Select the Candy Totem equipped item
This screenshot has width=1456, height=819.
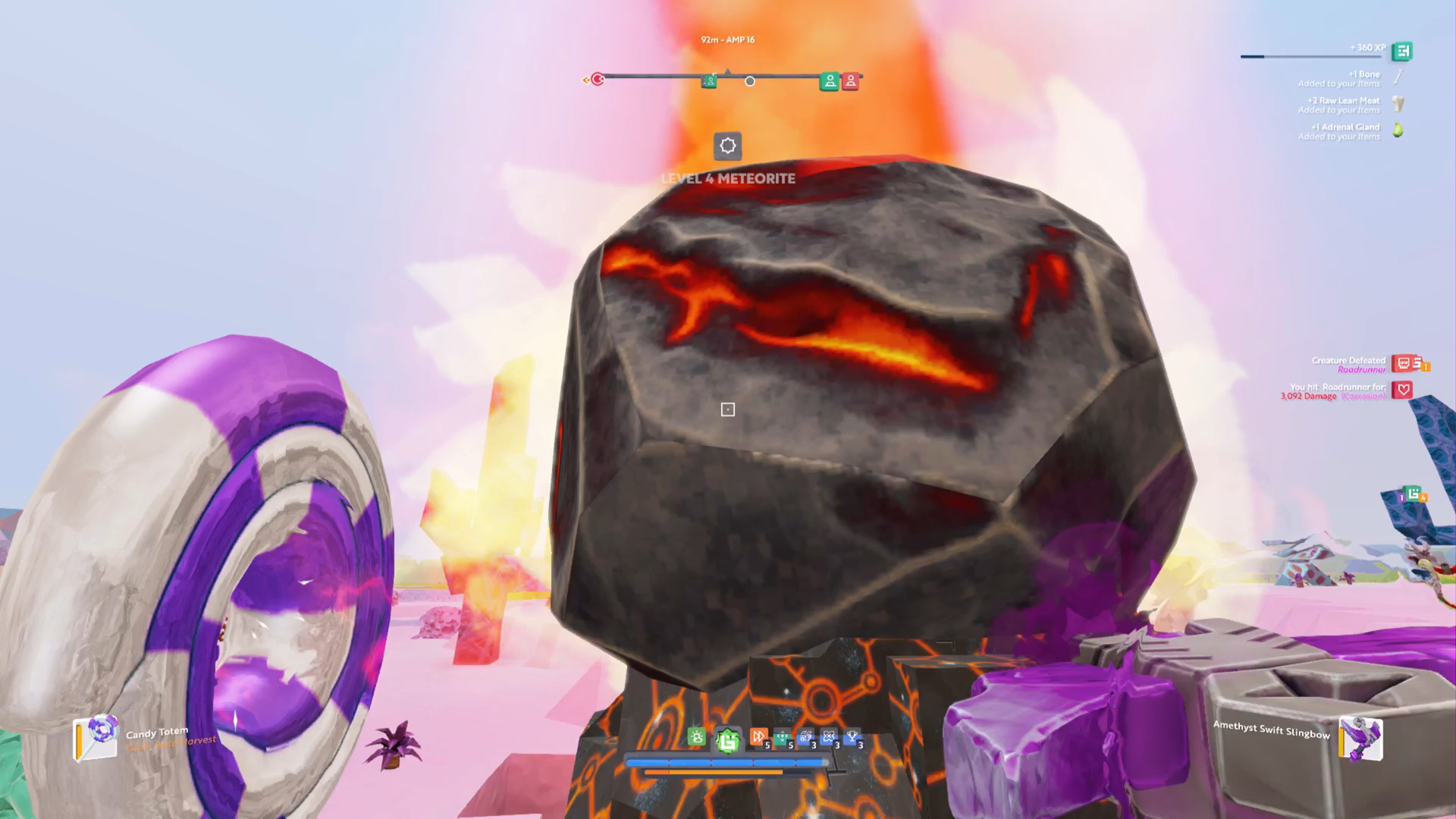coord(96,737)
